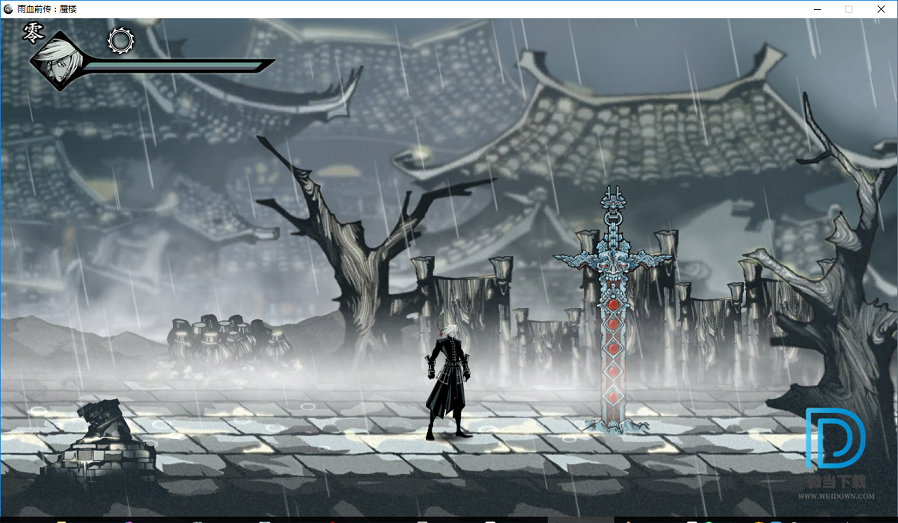Select the spiked ring skill icon
Viewport: 898px width, 523px height.
coord(121,40)
